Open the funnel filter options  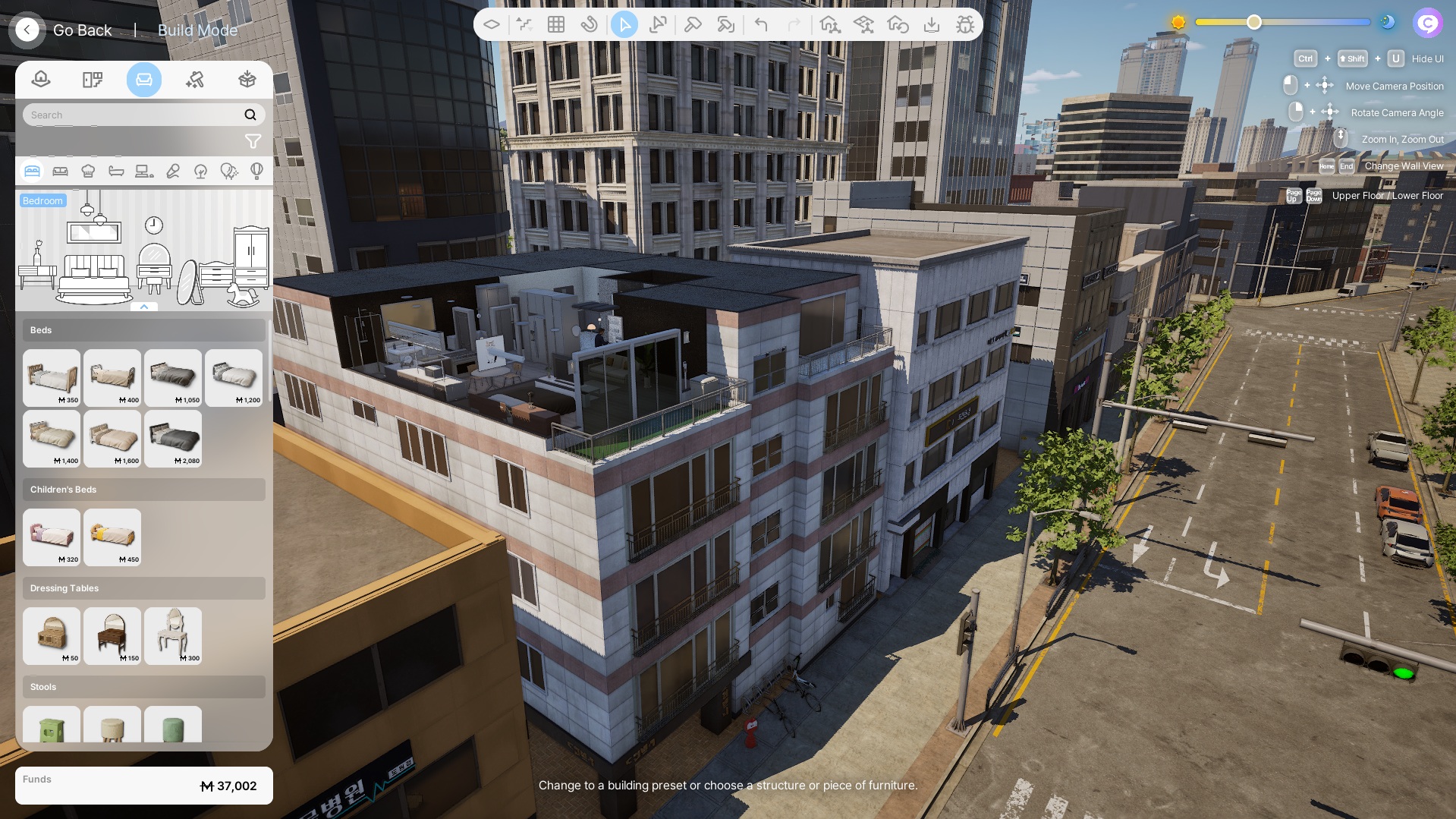point(253,141)
